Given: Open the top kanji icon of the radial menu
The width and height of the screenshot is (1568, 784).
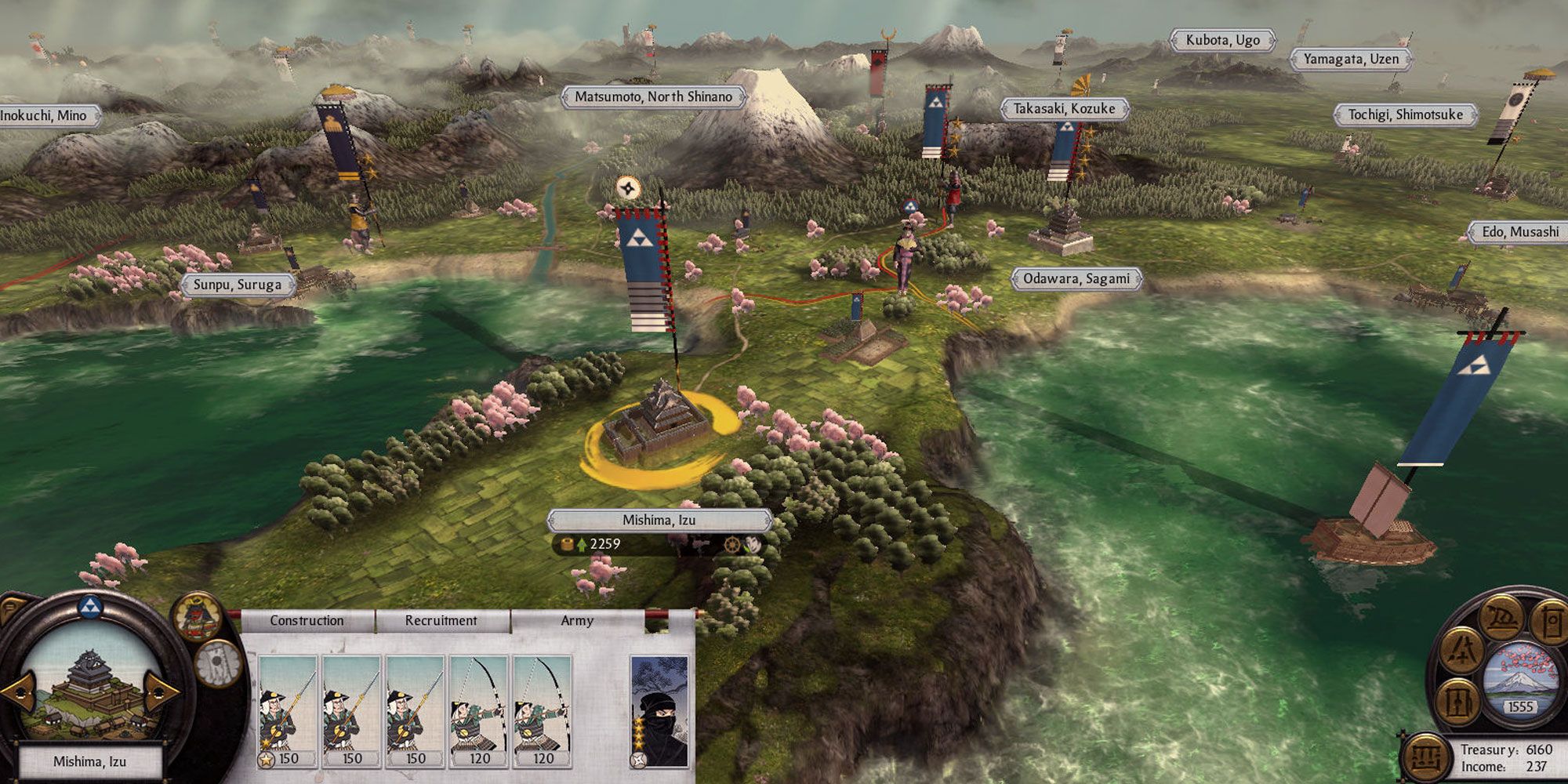Looking at the screenshot, I should [x=1502, y=620].
